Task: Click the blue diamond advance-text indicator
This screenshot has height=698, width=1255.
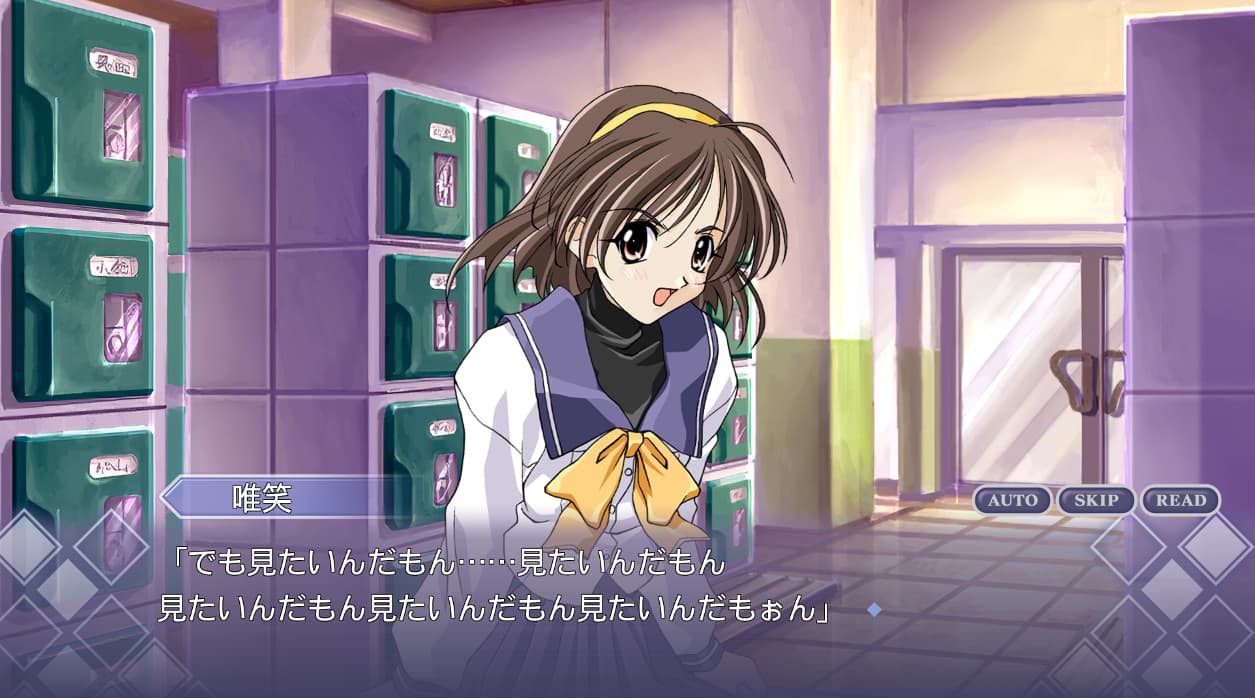Action: tap(874, 609)
